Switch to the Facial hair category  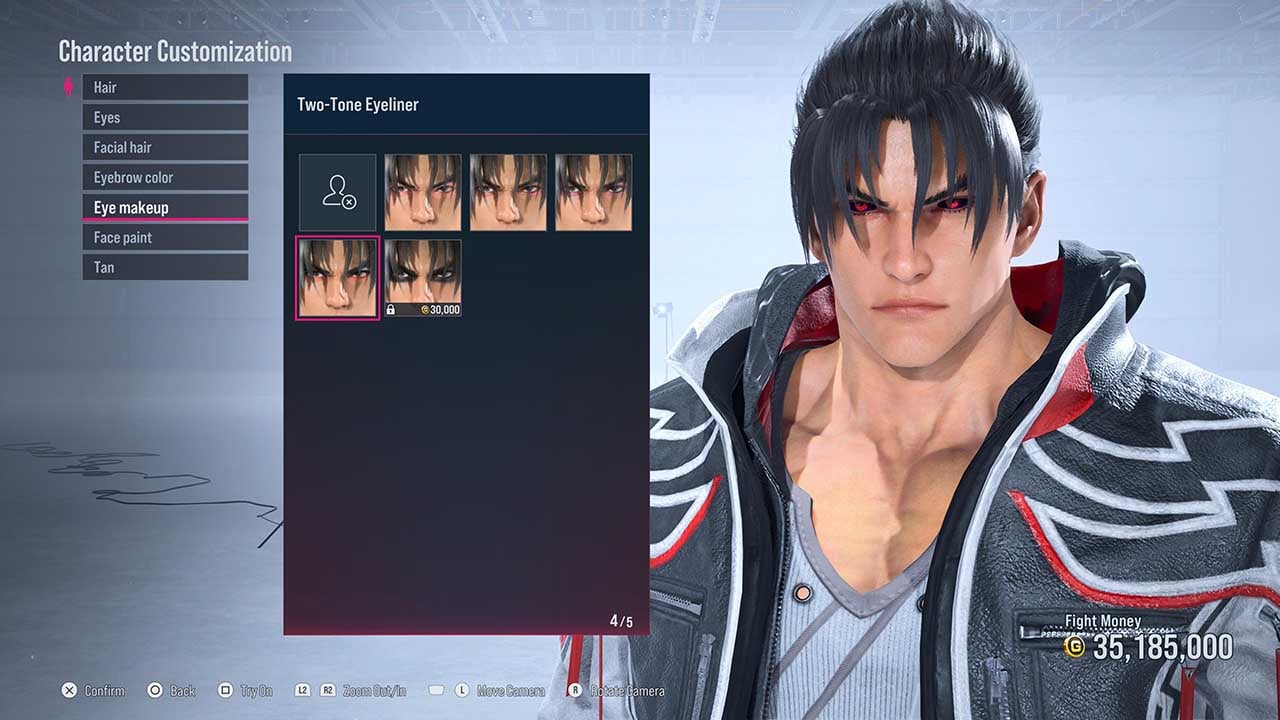(164, 147)
